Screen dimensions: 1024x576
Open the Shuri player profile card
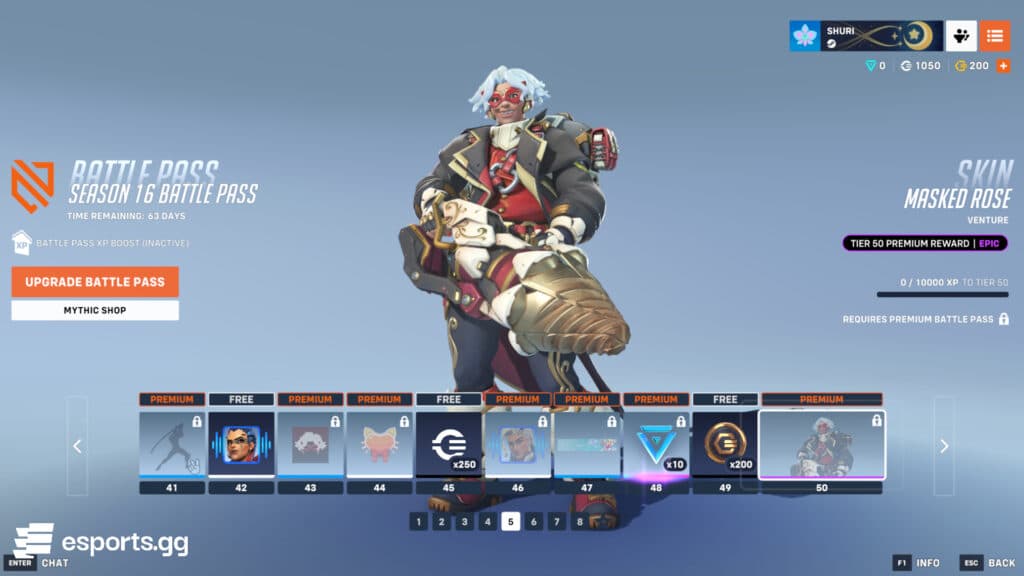tap(865, 36)
